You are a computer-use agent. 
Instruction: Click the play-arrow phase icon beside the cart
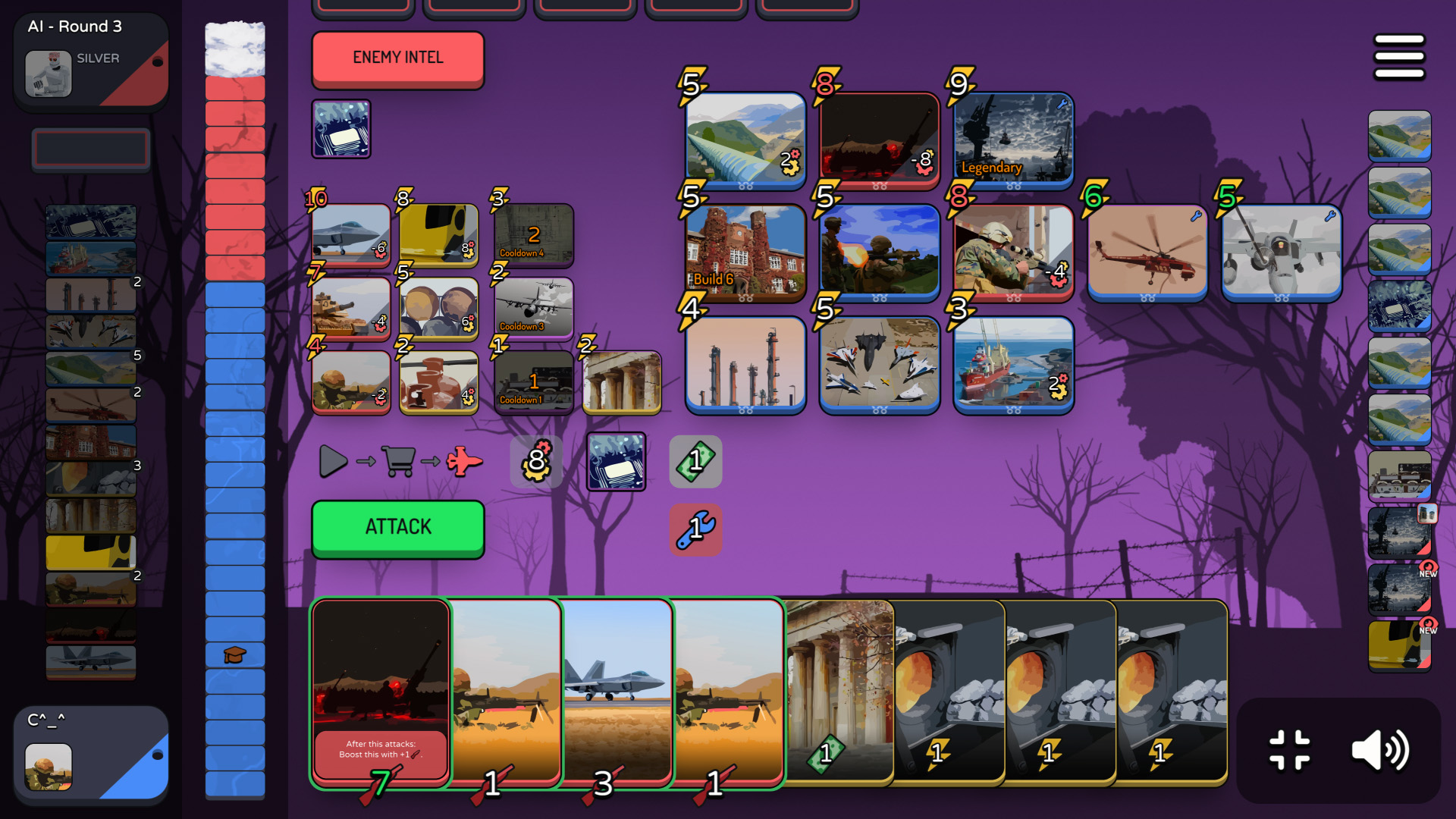click(x=332, y=460)
